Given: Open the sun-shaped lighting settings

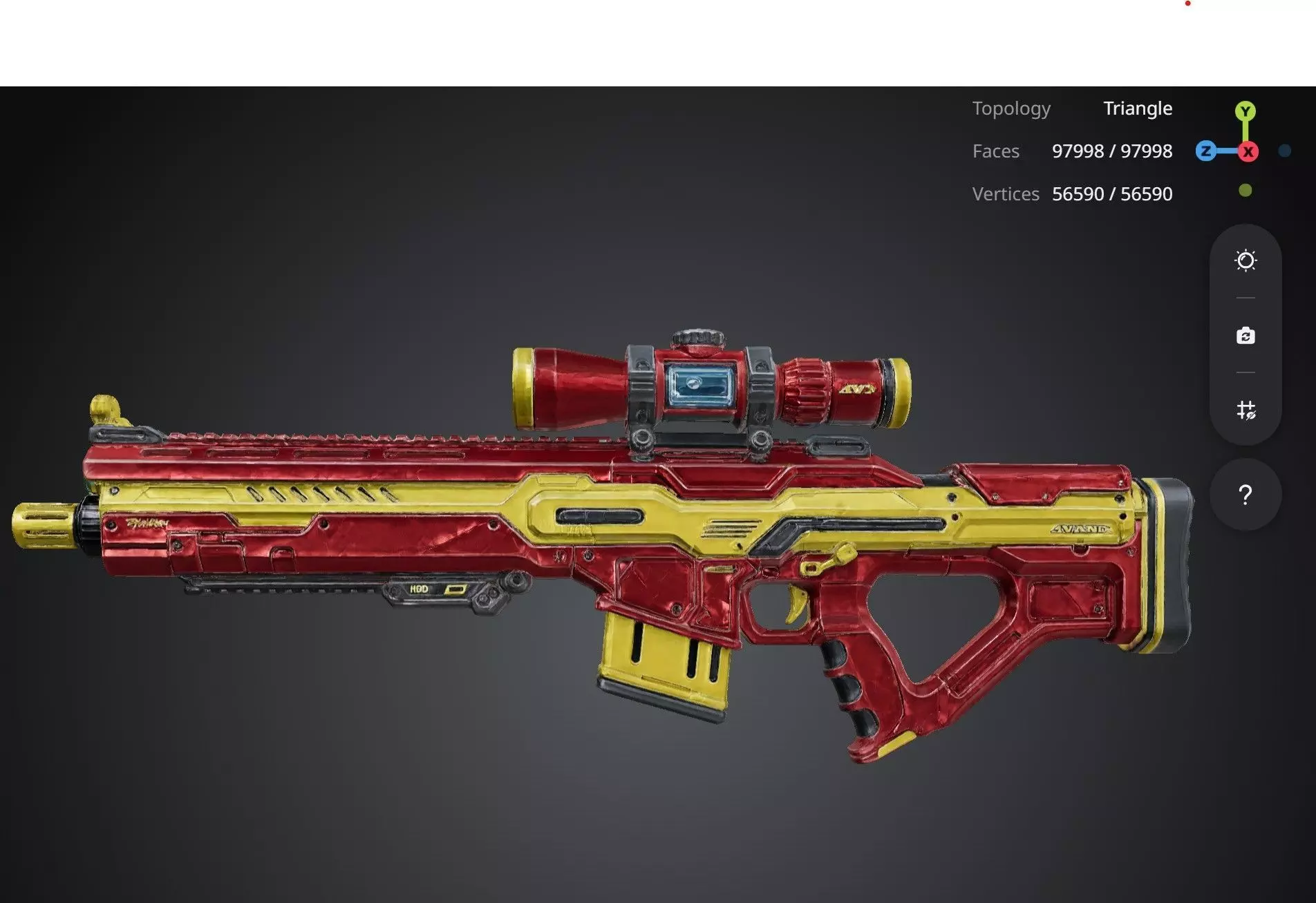Looking at the screenshot, I should pyautogui.click(x=1245, y=260).
